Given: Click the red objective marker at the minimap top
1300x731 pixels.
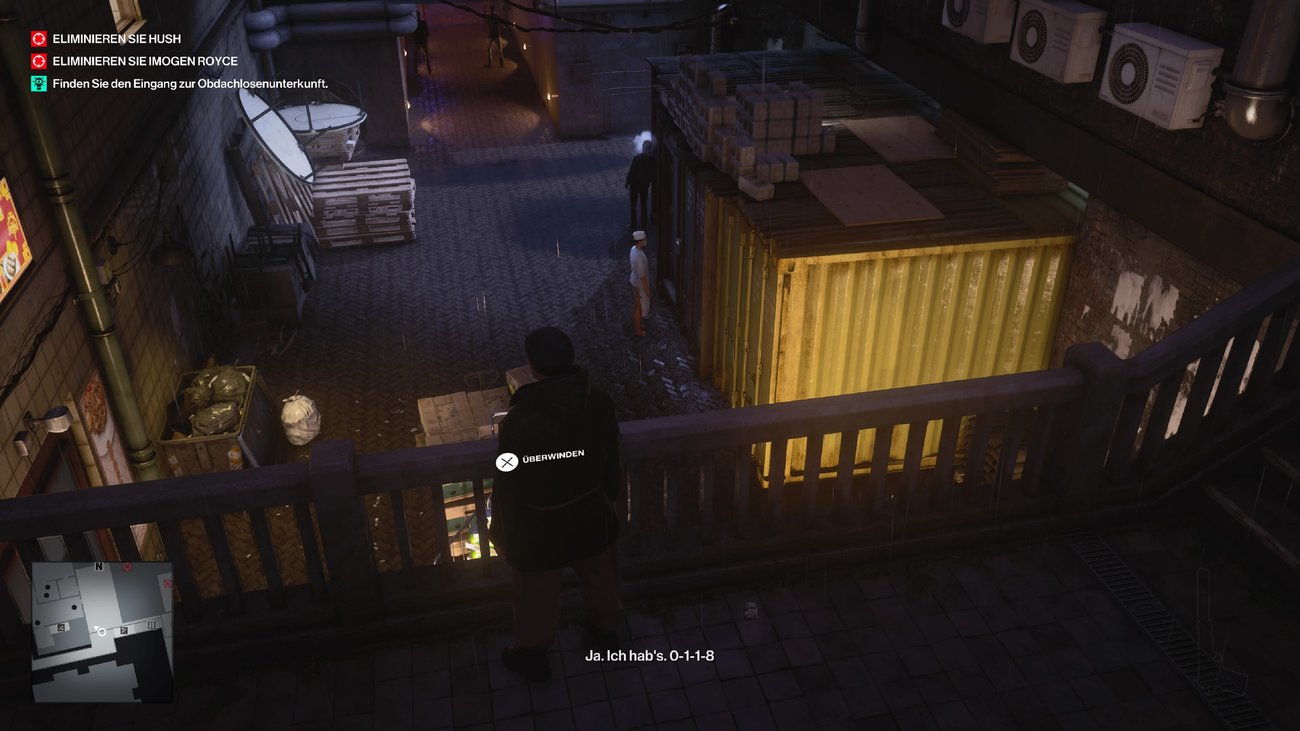Looking at the screenshot, I should [126, 567].
